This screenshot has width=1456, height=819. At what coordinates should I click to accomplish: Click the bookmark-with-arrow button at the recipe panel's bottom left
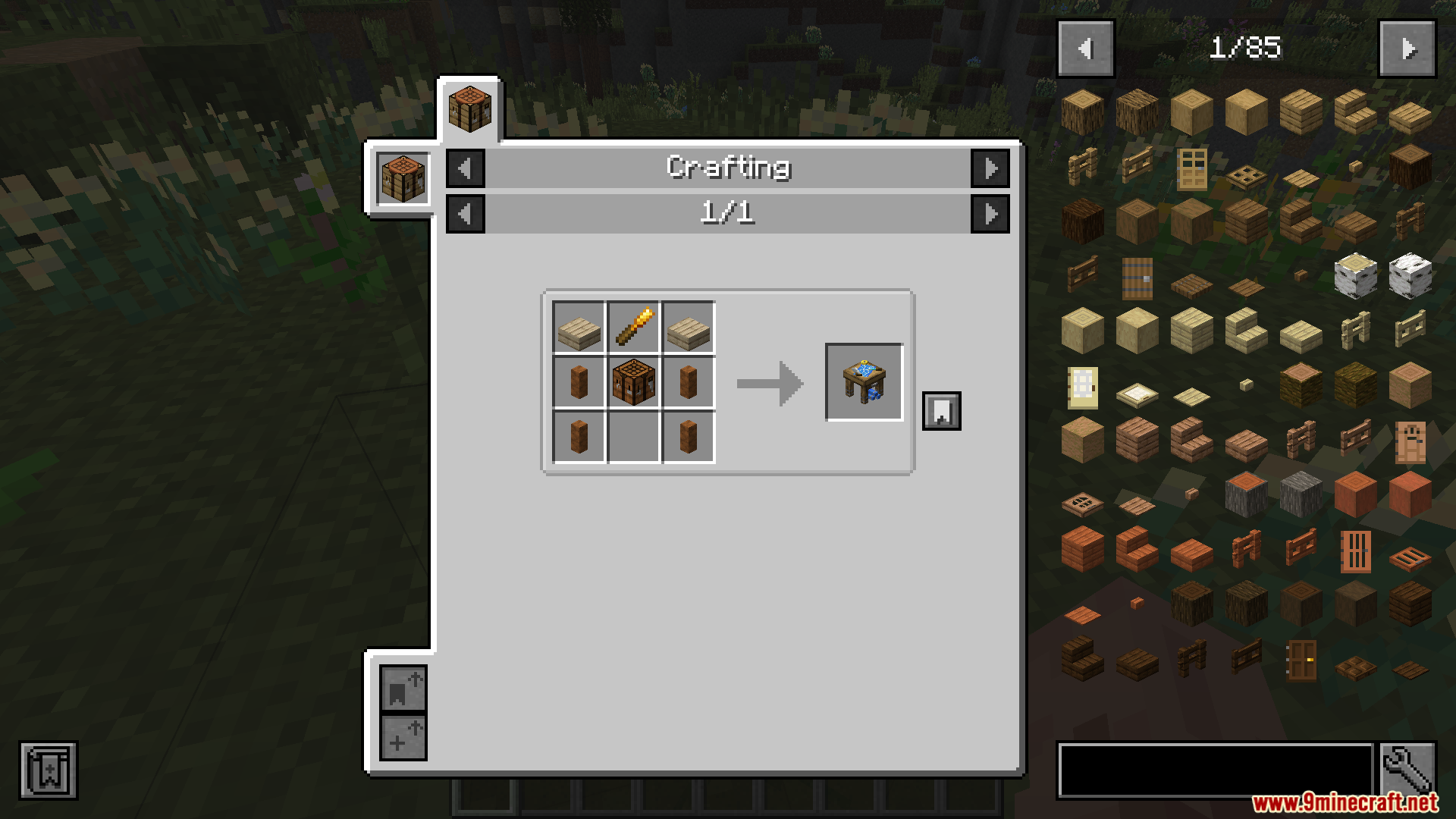click(403, 689)
